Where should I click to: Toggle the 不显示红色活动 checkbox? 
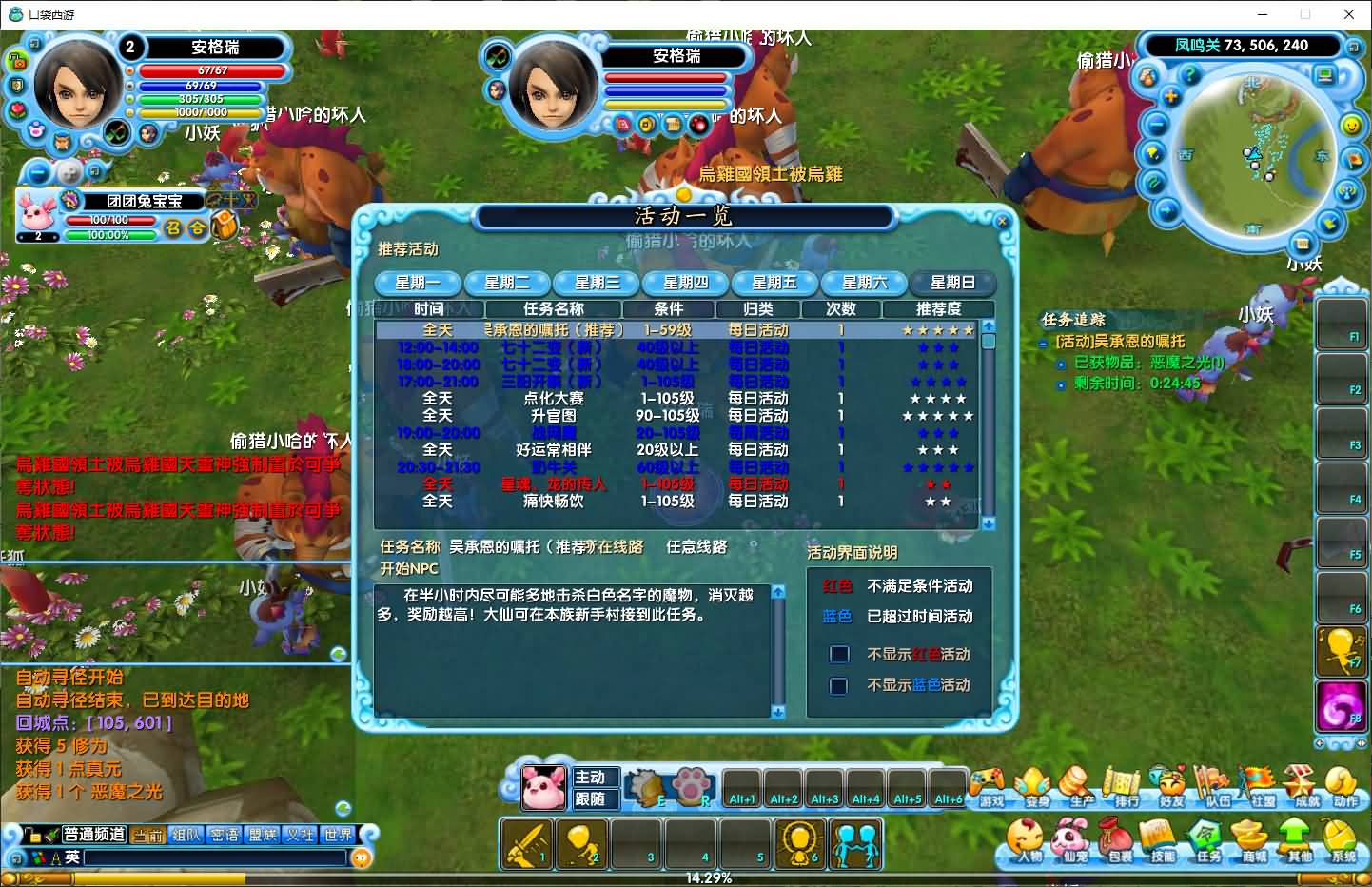(x=839, y=655)
